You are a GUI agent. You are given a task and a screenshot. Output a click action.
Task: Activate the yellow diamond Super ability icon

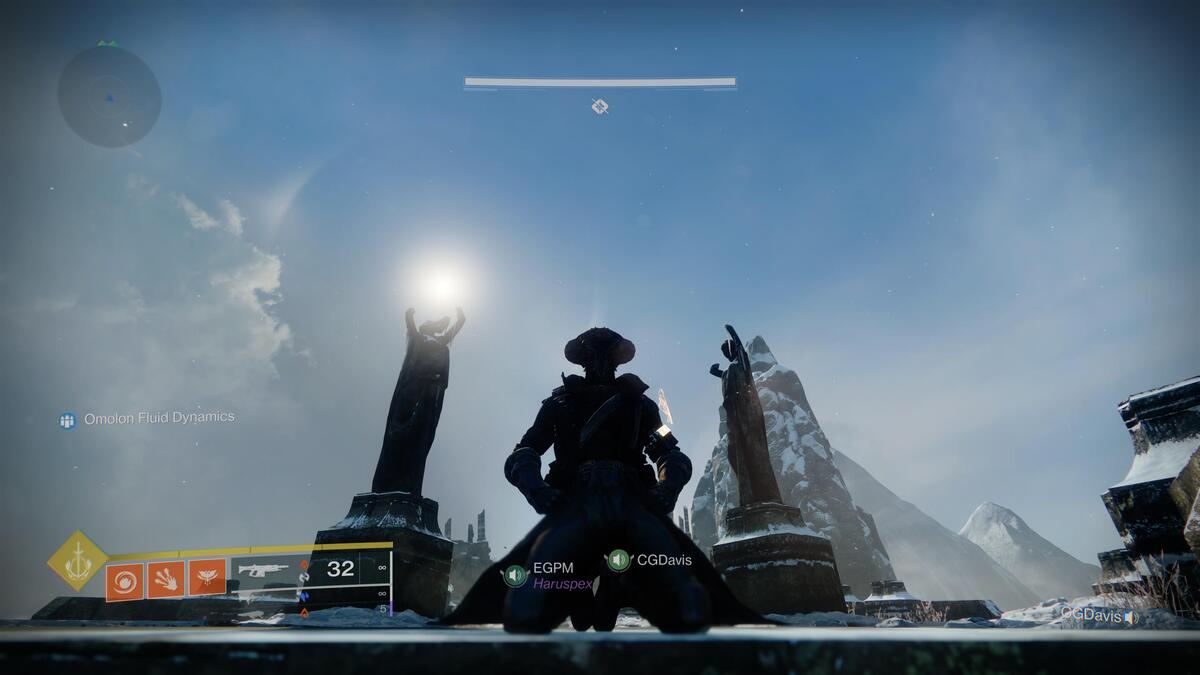point(78,561)
